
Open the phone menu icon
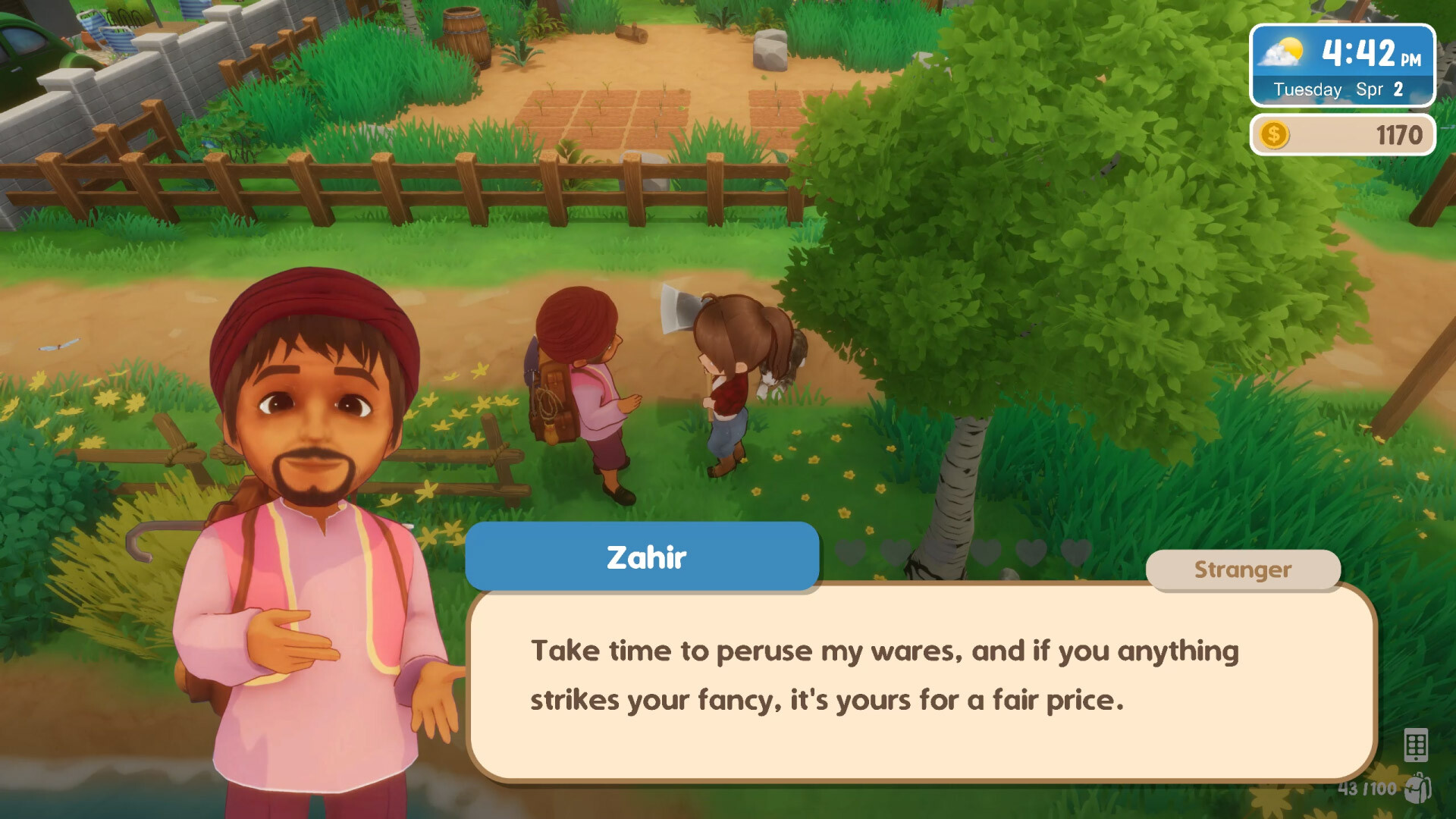1416,745
